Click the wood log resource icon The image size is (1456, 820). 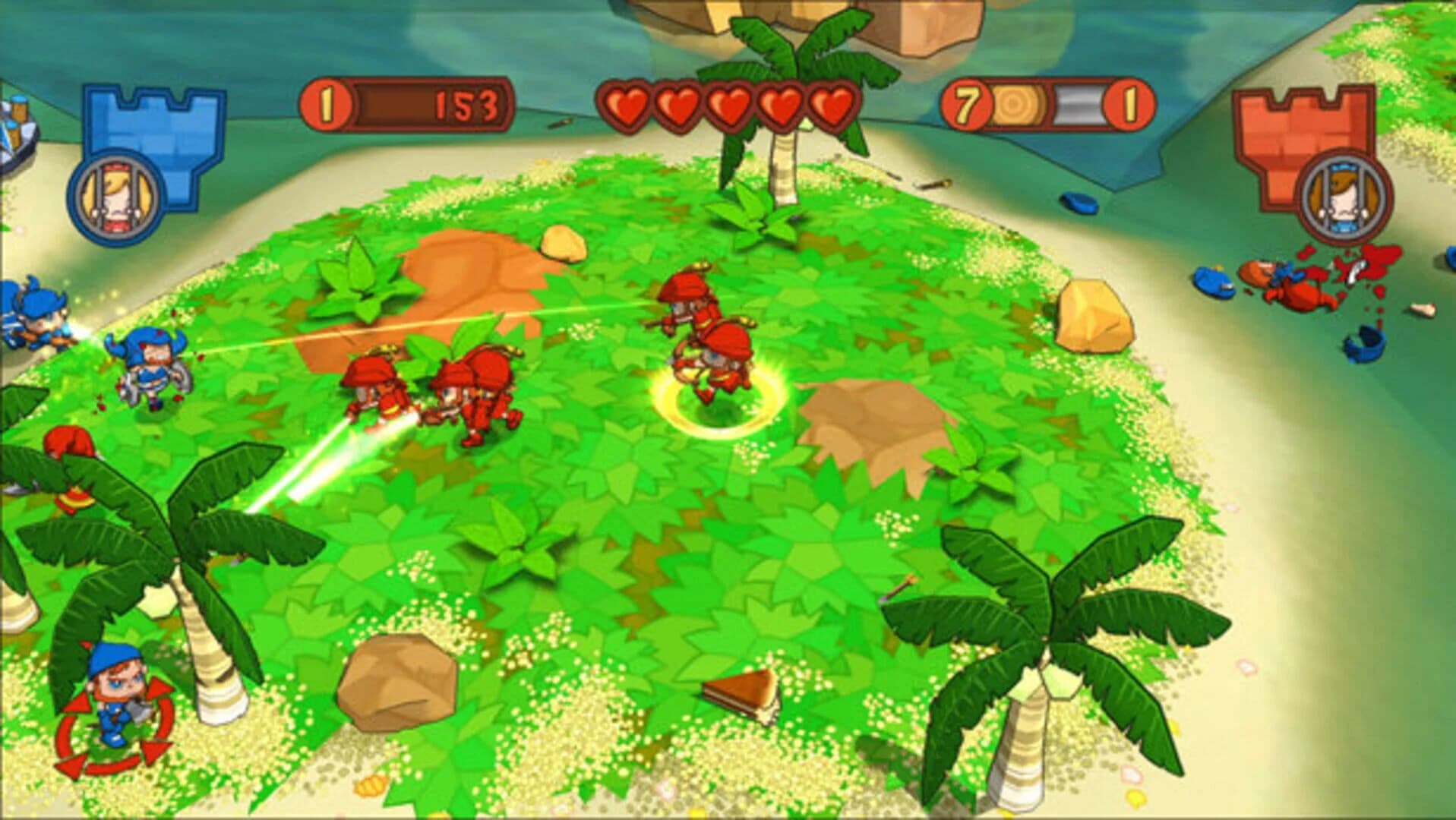[x=1018, y=106]
